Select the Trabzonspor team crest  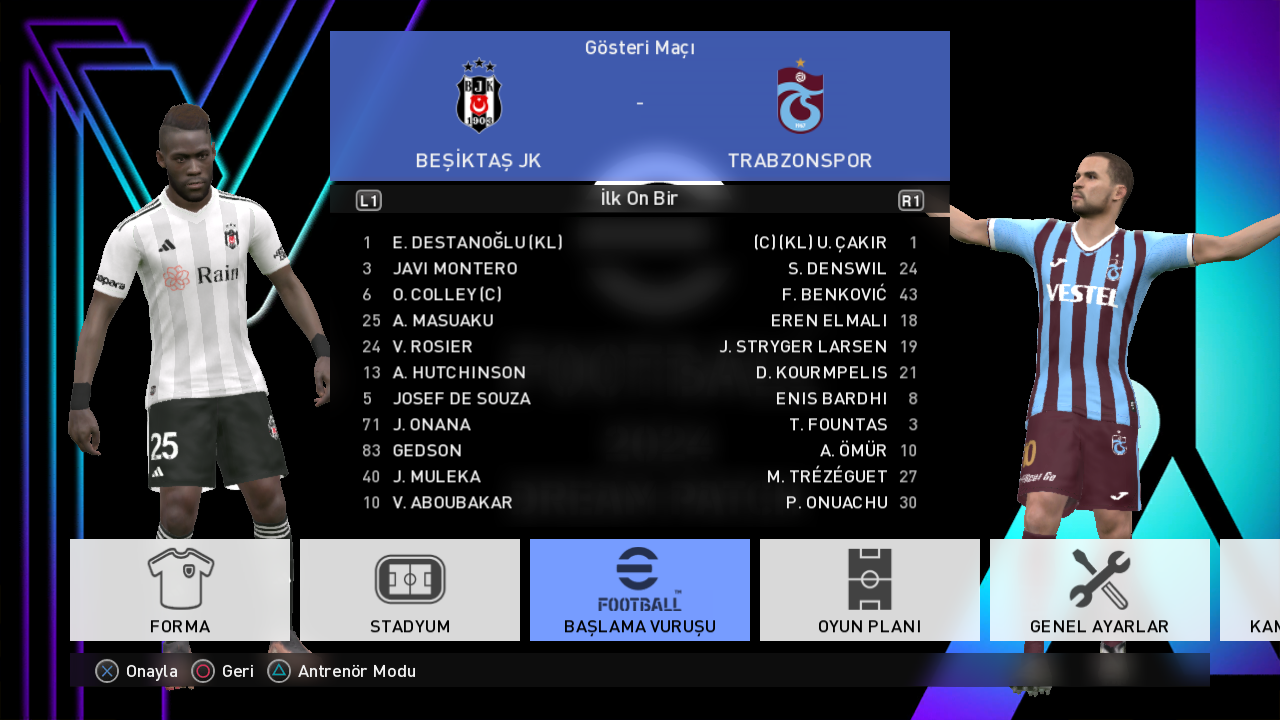coord(800,97)
